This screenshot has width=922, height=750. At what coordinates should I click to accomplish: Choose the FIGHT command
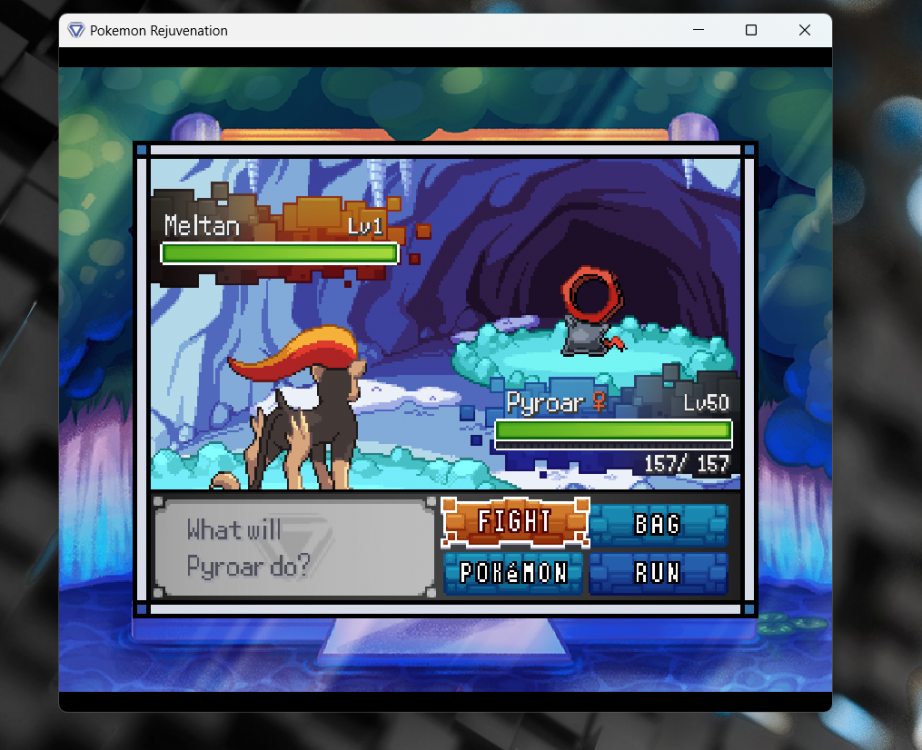[x=515, y=522]
